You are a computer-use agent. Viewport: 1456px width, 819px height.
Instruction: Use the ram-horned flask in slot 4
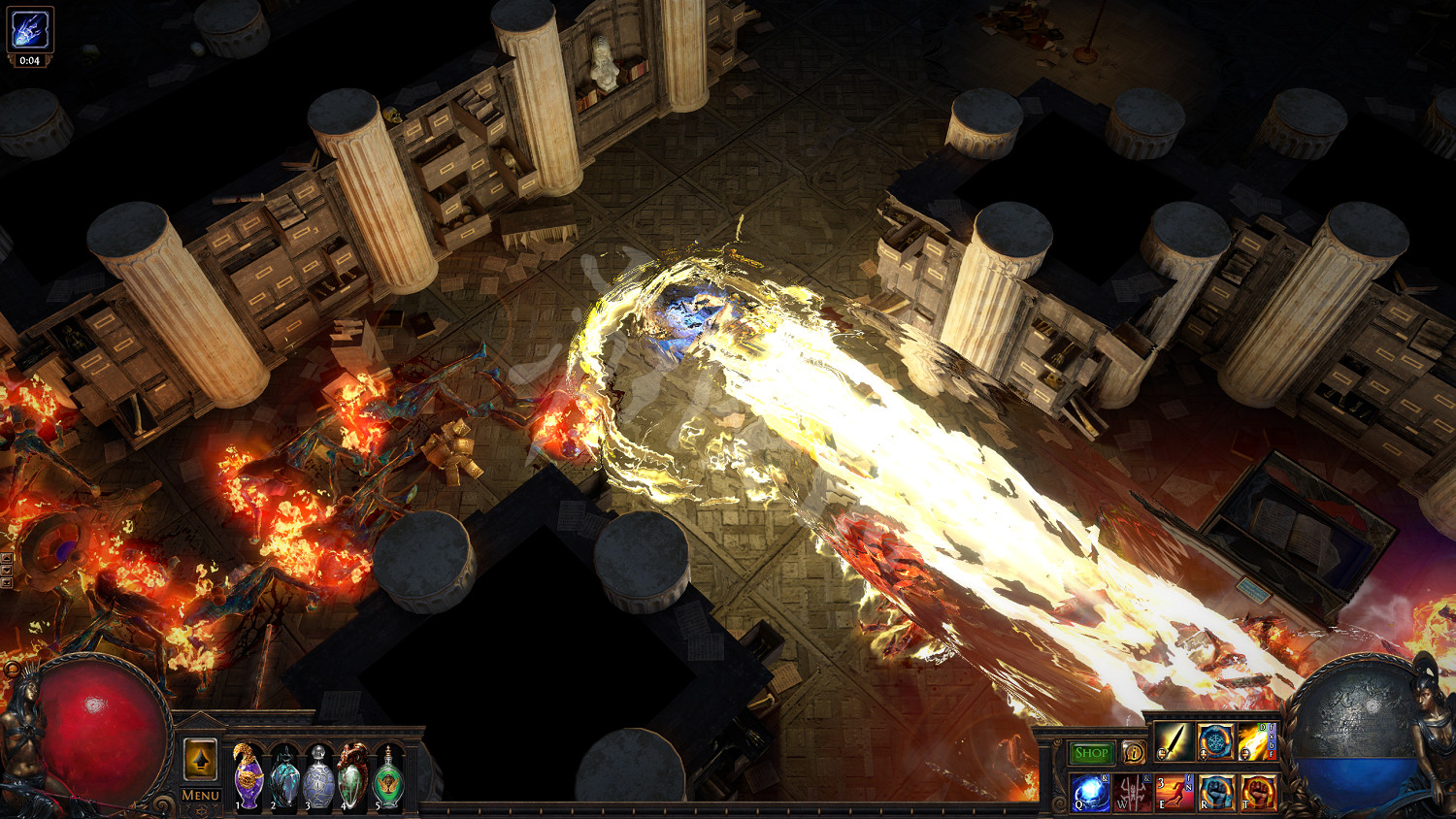pos(353,778)
